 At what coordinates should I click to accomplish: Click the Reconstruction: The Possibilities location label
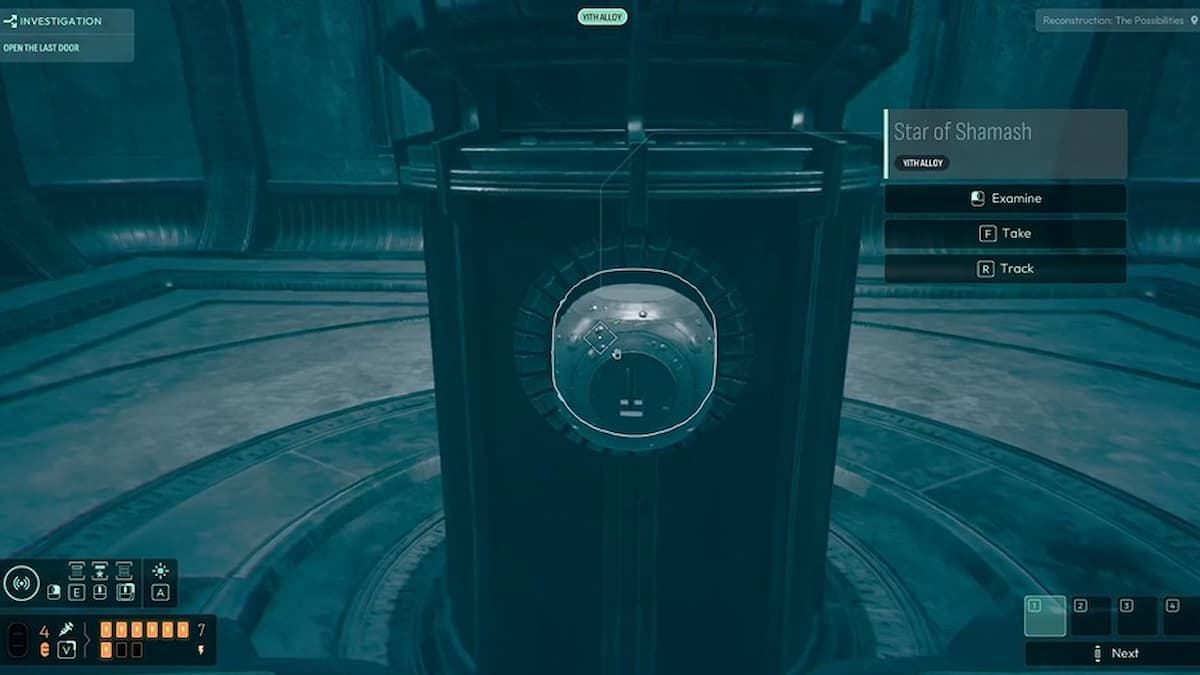tap(1113, 20)
